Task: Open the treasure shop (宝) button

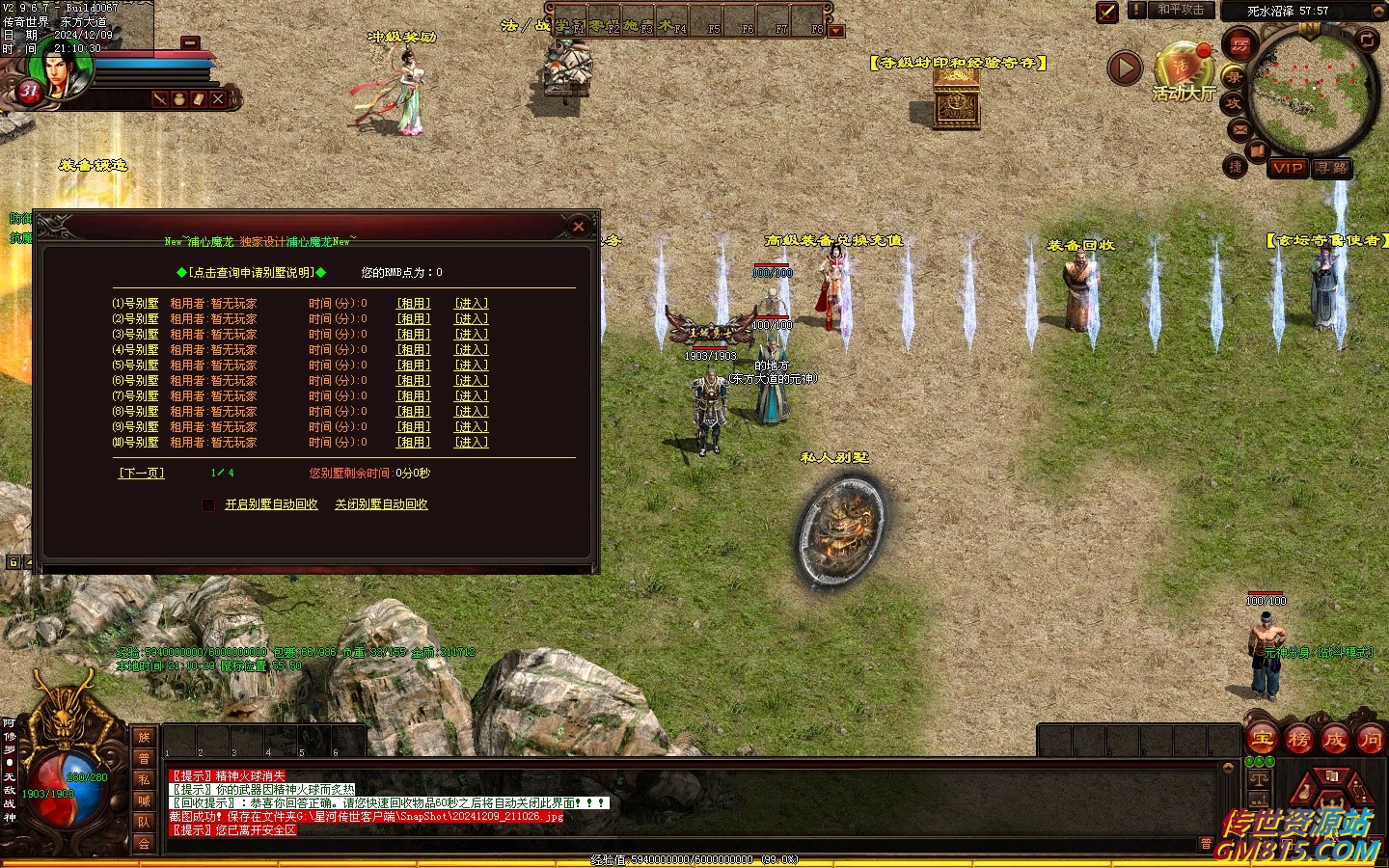Action: click(x=1263, y=740)
